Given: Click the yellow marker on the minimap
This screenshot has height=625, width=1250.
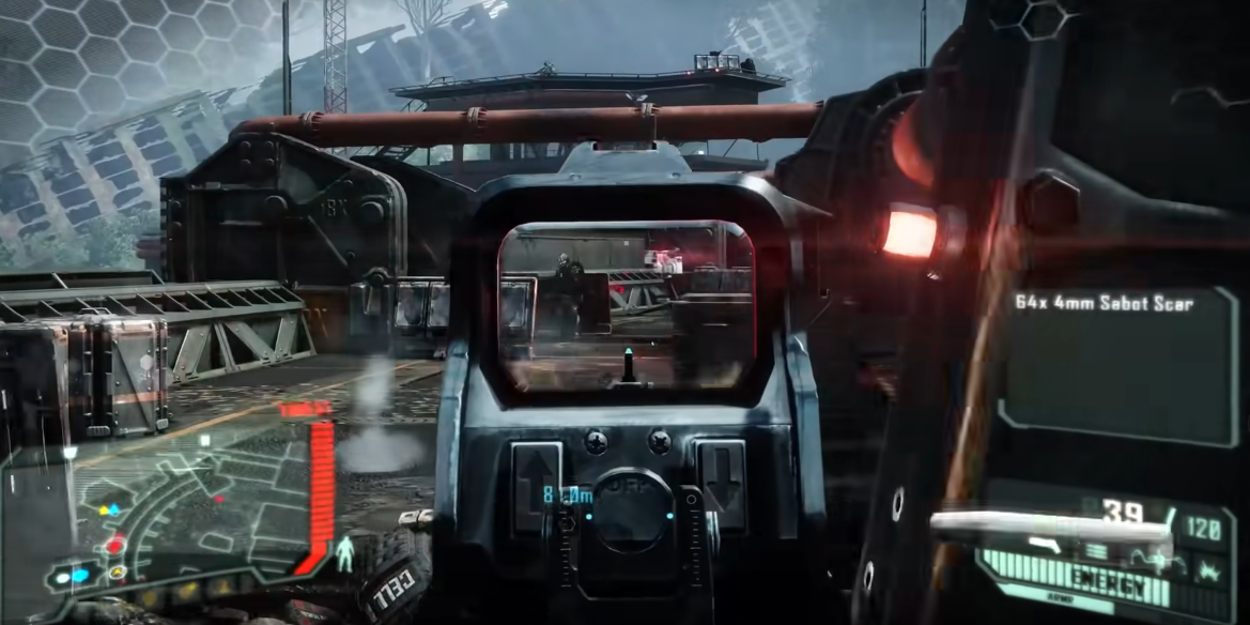Looking at the screenshot, I should [x=103, y=510].
